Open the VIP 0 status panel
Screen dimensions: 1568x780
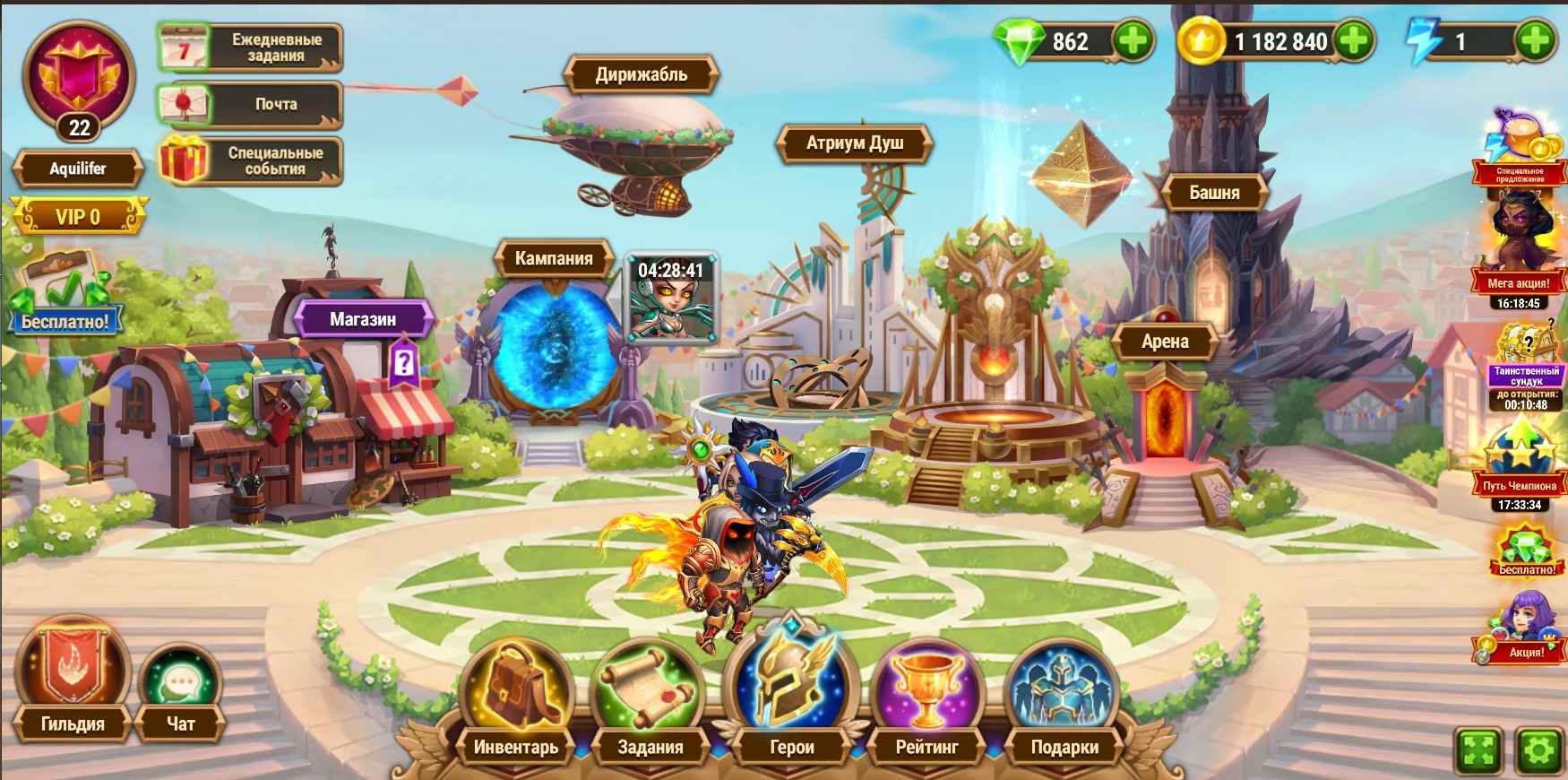click(79, 217)
